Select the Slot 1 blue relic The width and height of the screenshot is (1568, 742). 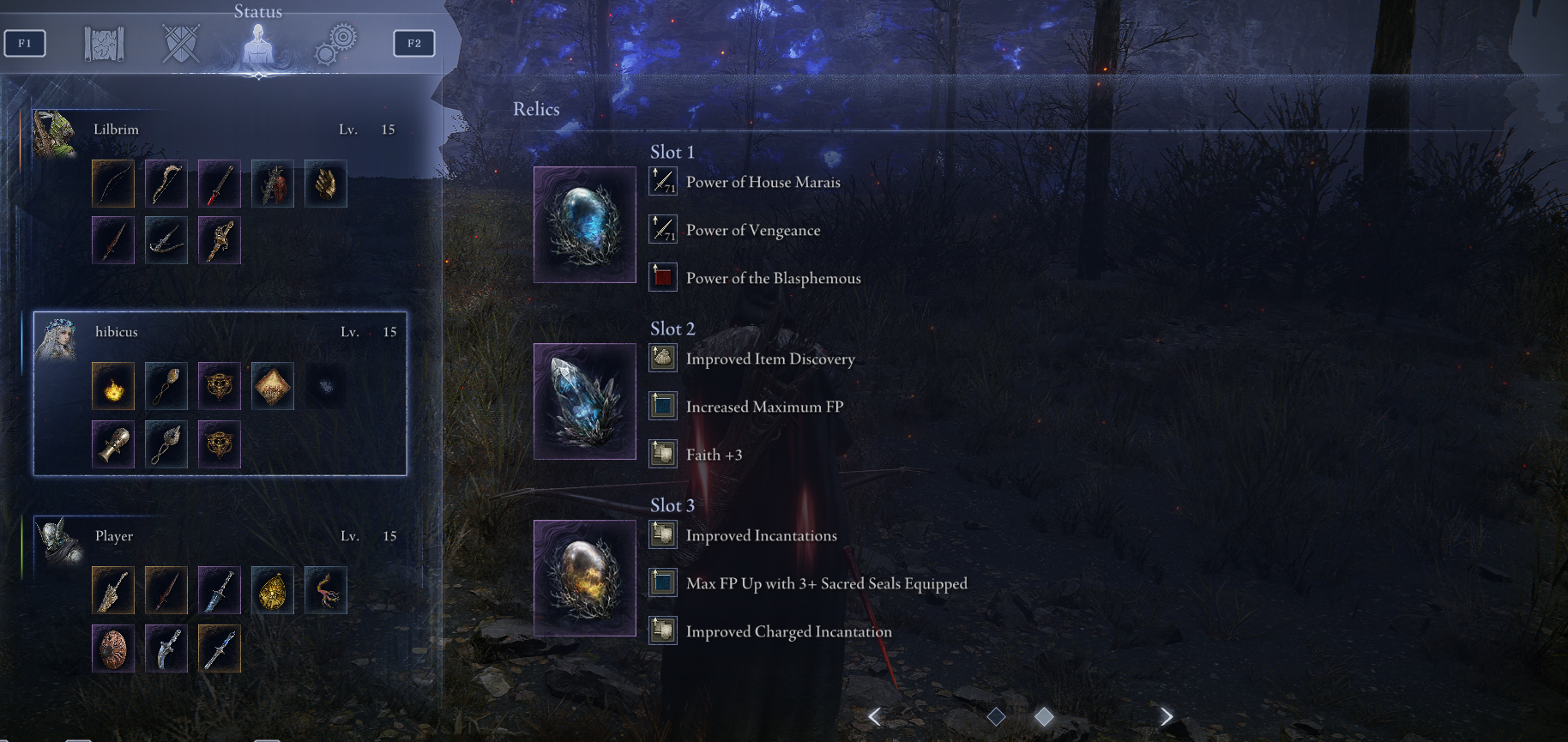click(584, 225)
